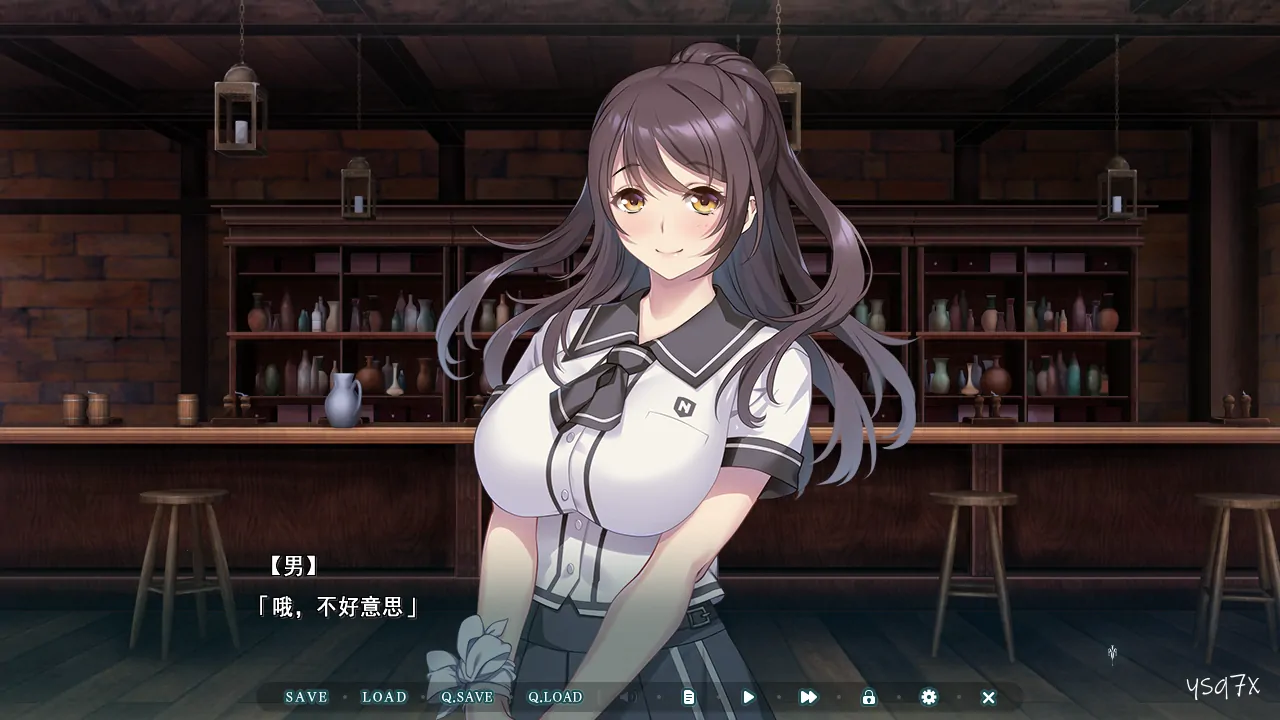Replay voice with the speaker icon

click(x=628, y=697)
